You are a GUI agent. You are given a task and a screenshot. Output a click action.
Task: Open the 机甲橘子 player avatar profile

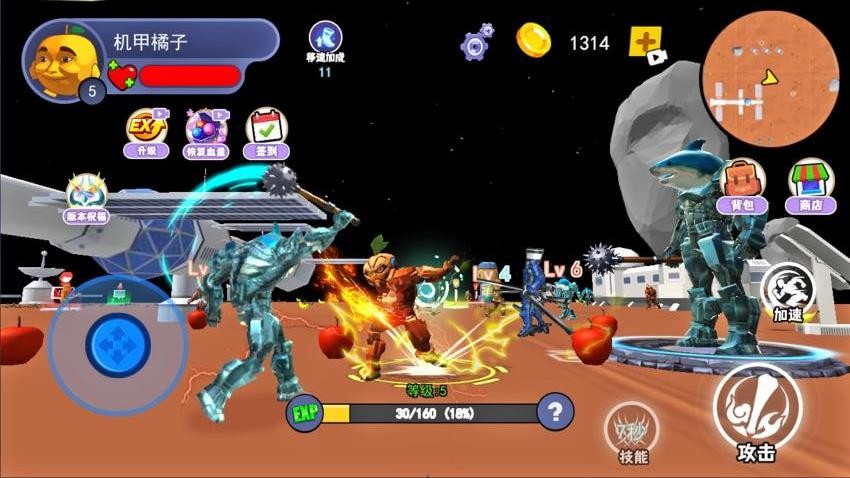[60, 60]
